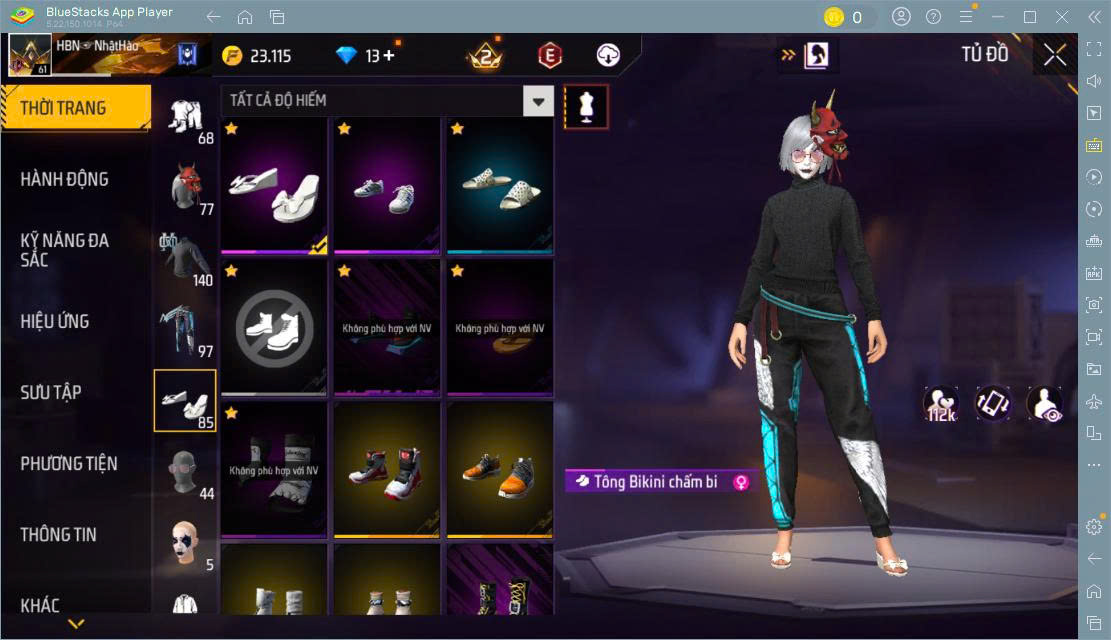Open the mask category with 77 items
The image size is (1111, 640).
(x=185, y=187)
